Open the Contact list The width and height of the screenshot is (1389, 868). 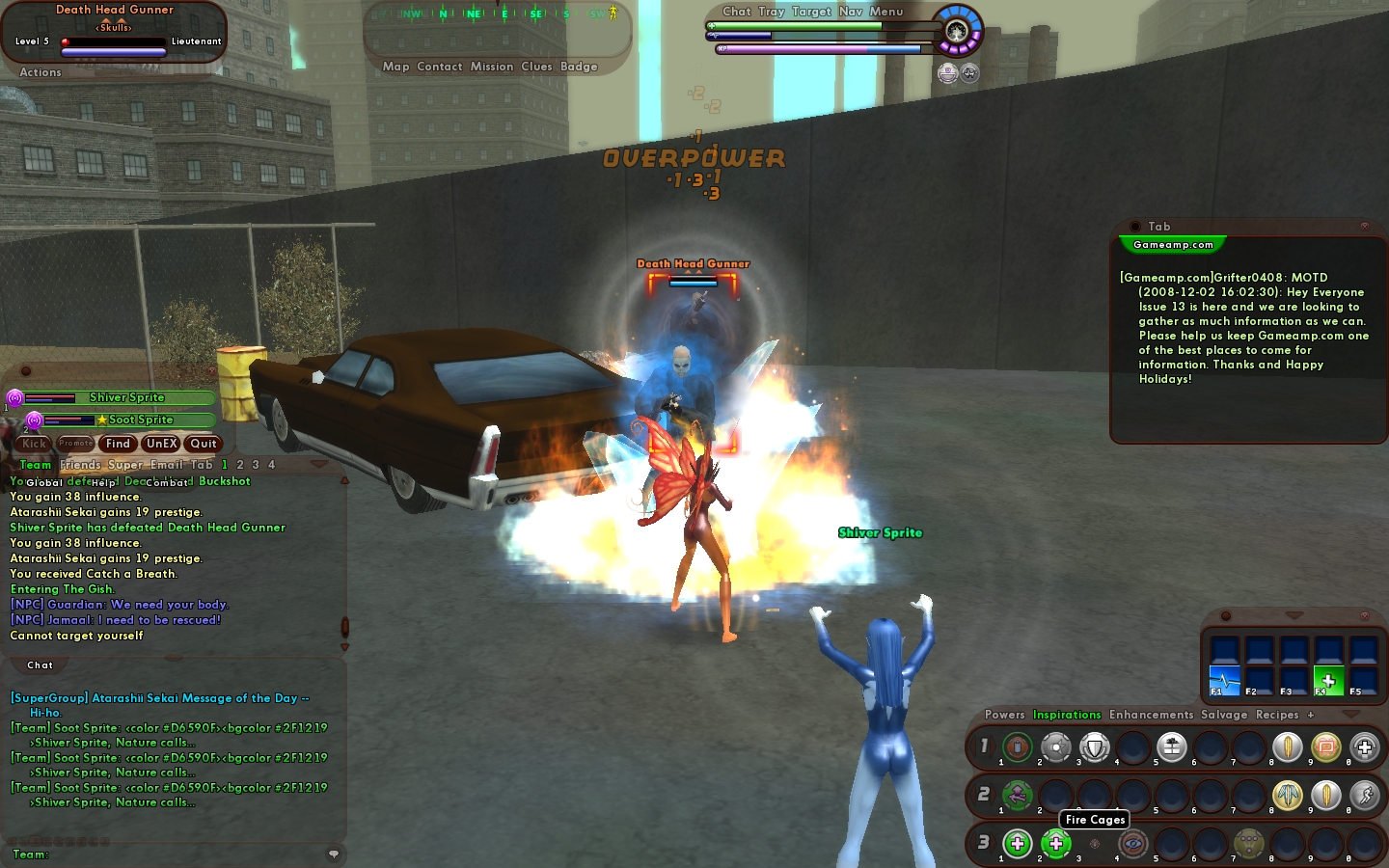[x=440, y=67]
